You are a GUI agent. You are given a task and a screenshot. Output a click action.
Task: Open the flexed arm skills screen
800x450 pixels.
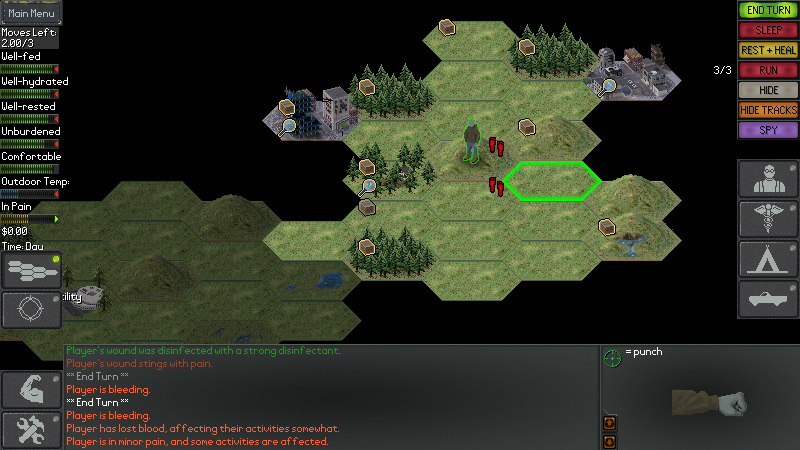tap(31, 390)
